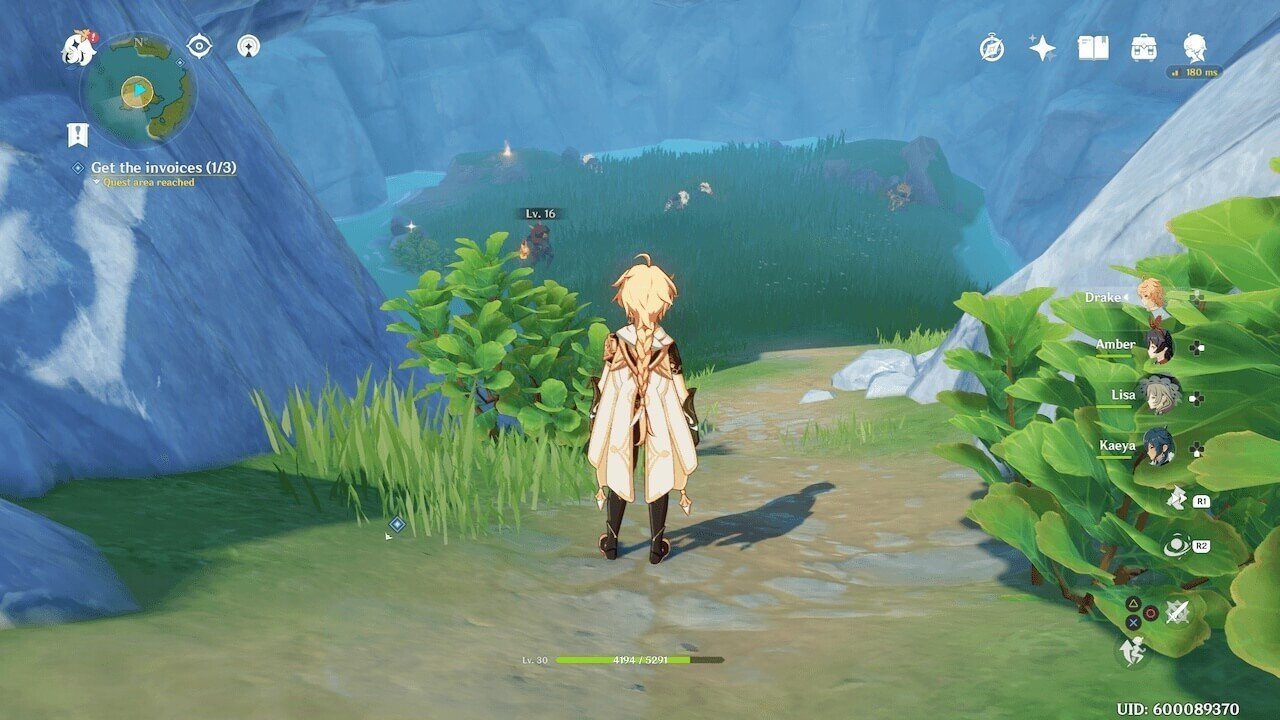Switch to party member Amber
This screenshot has width=1280, height=720.
click(1158, 346)
